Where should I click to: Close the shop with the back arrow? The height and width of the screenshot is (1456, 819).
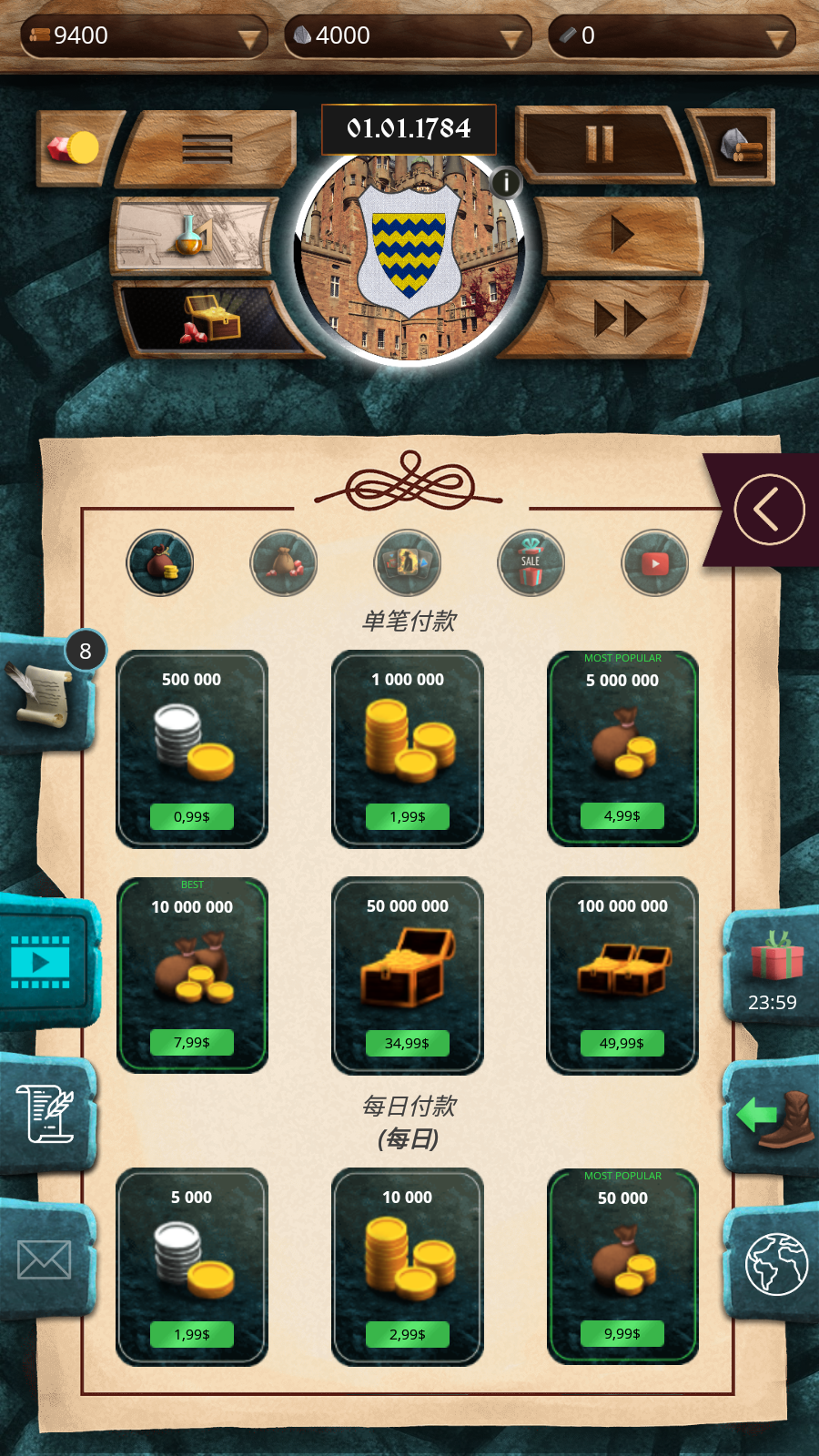[769, 510]
